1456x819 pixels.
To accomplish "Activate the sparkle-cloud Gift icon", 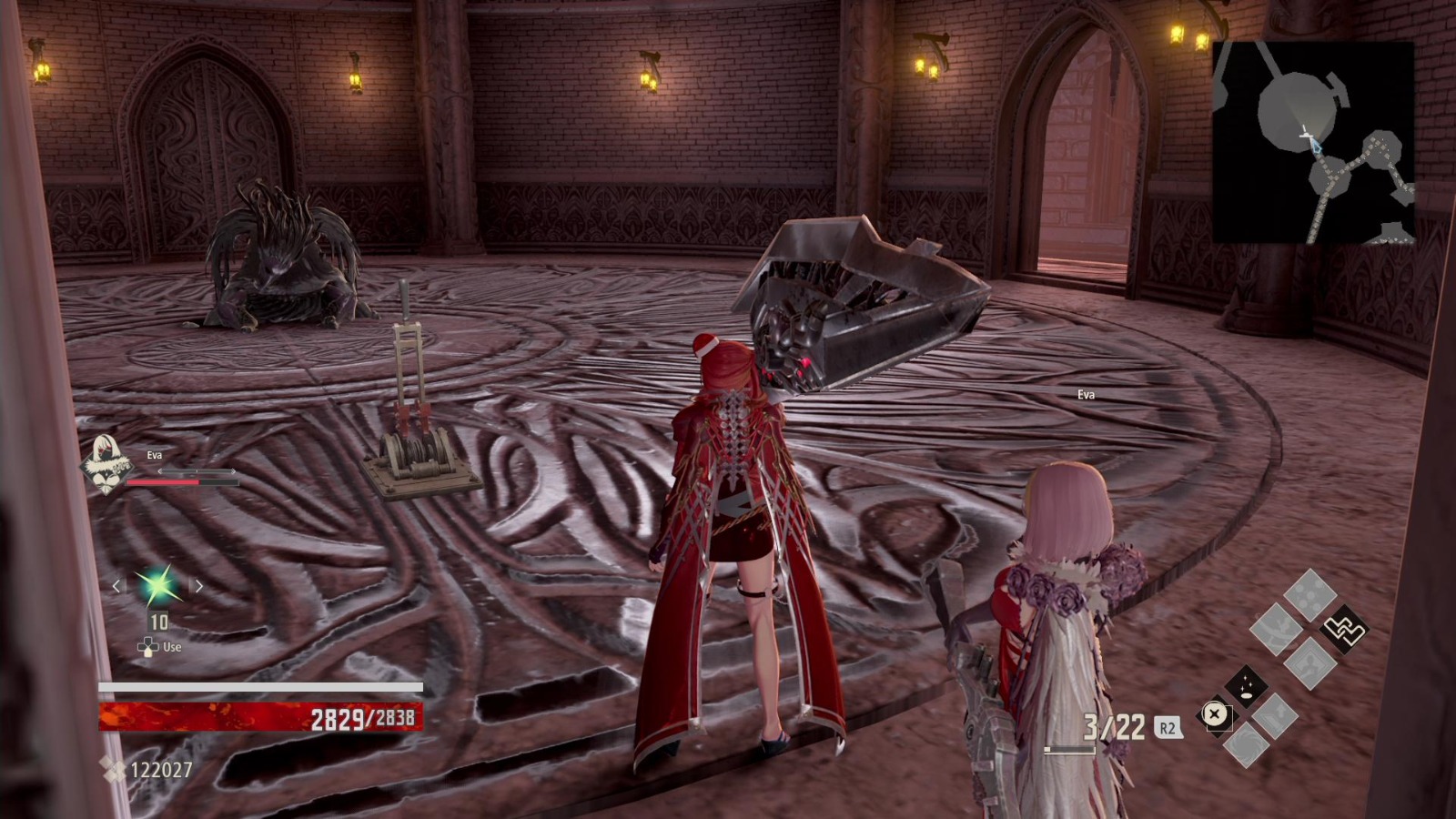I will [1247, 687].
